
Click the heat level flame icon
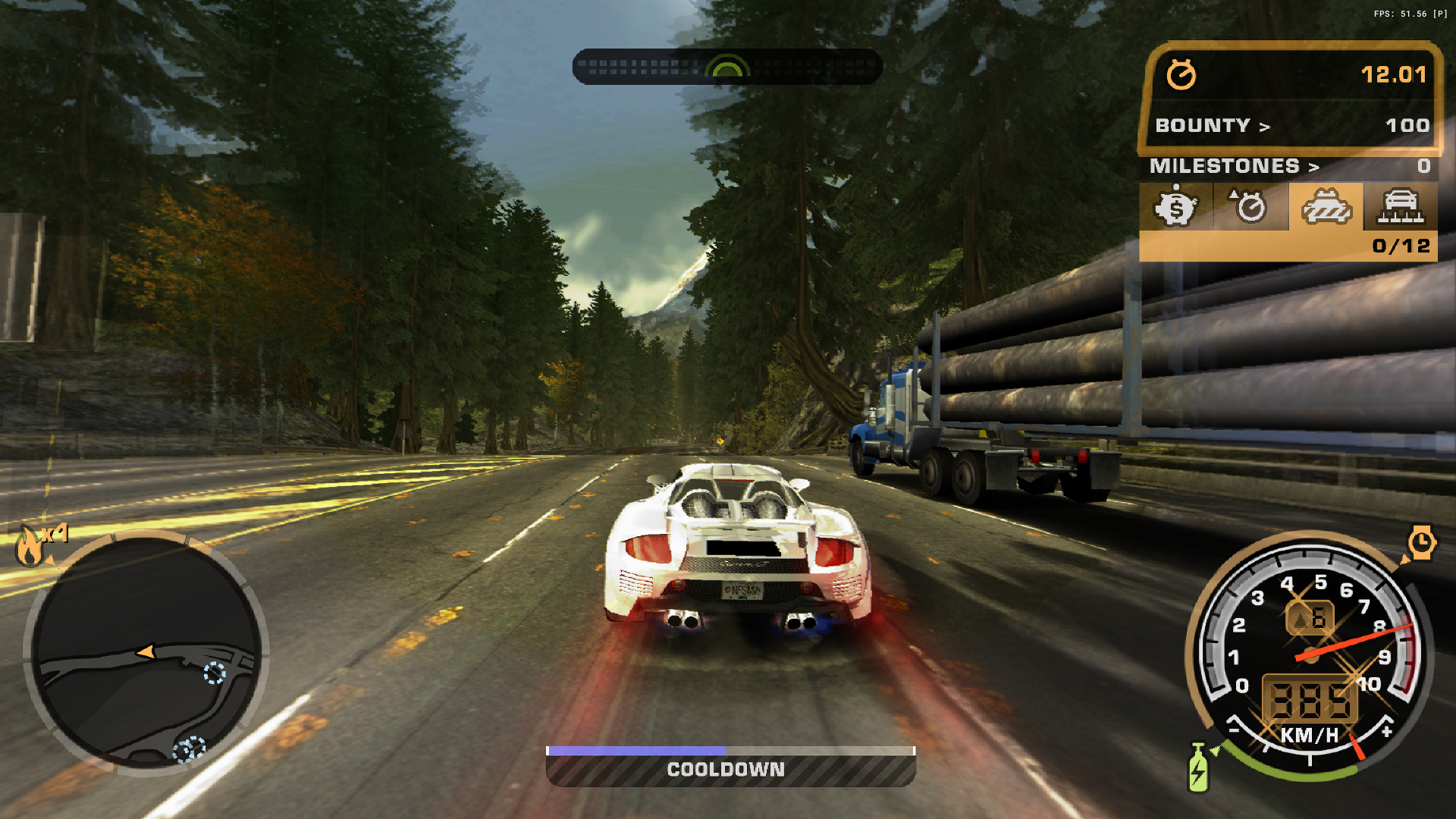tap(30, 546)
